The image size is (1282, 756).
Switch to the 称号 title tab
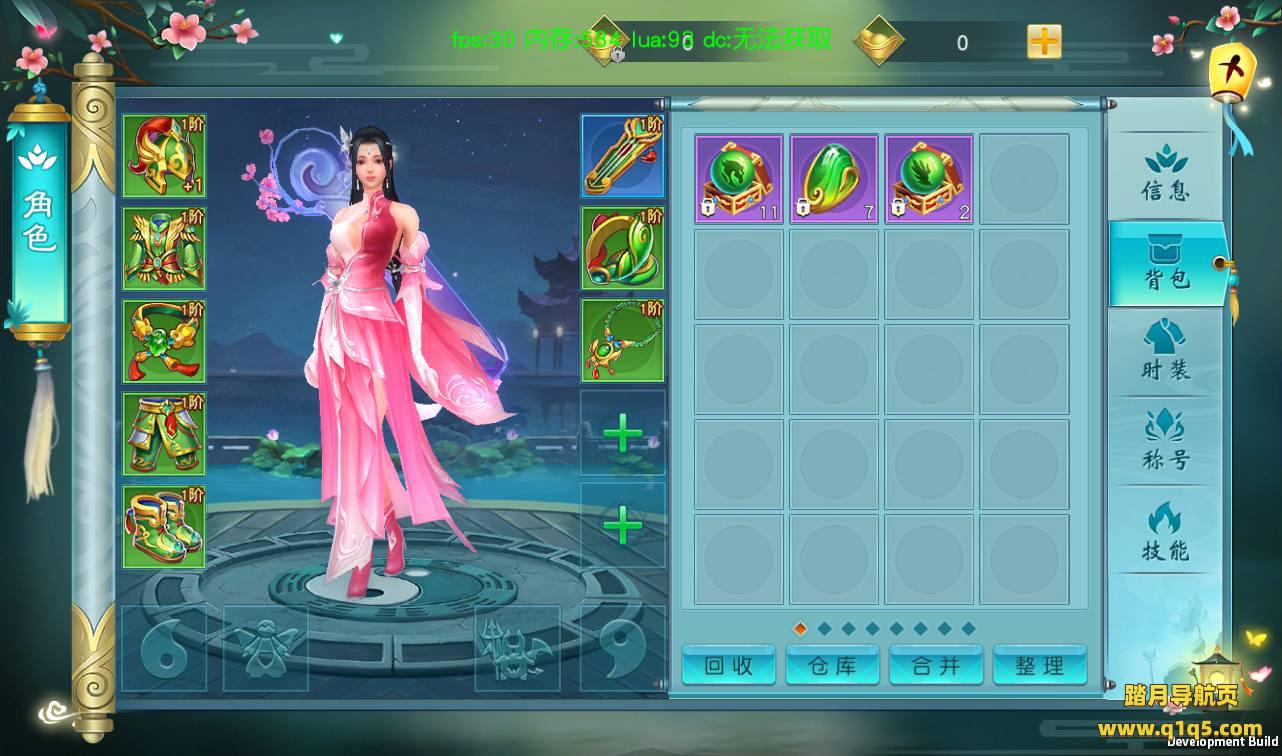[1165, 442]
